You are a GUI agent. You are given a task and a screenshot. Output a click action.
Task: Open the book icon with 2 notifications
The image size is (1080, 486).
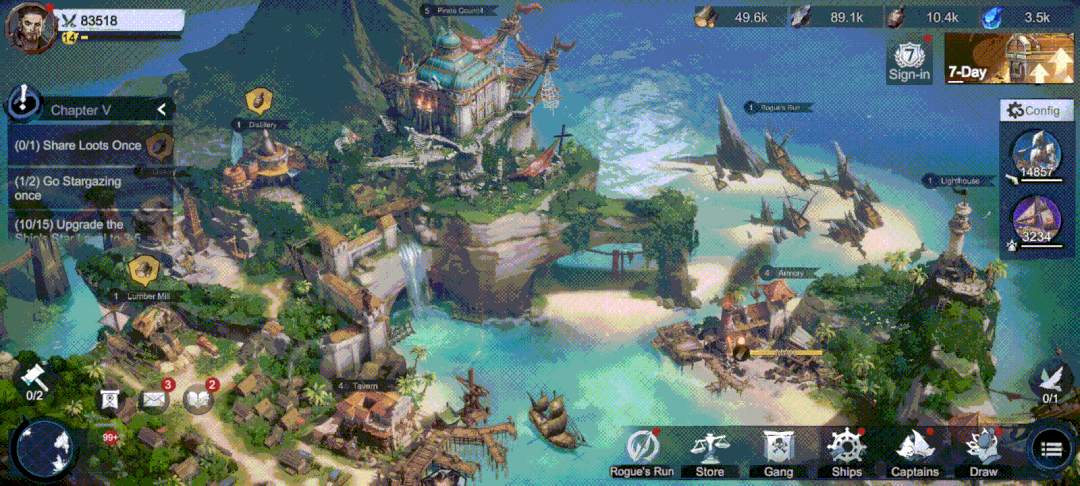point(199,399)
